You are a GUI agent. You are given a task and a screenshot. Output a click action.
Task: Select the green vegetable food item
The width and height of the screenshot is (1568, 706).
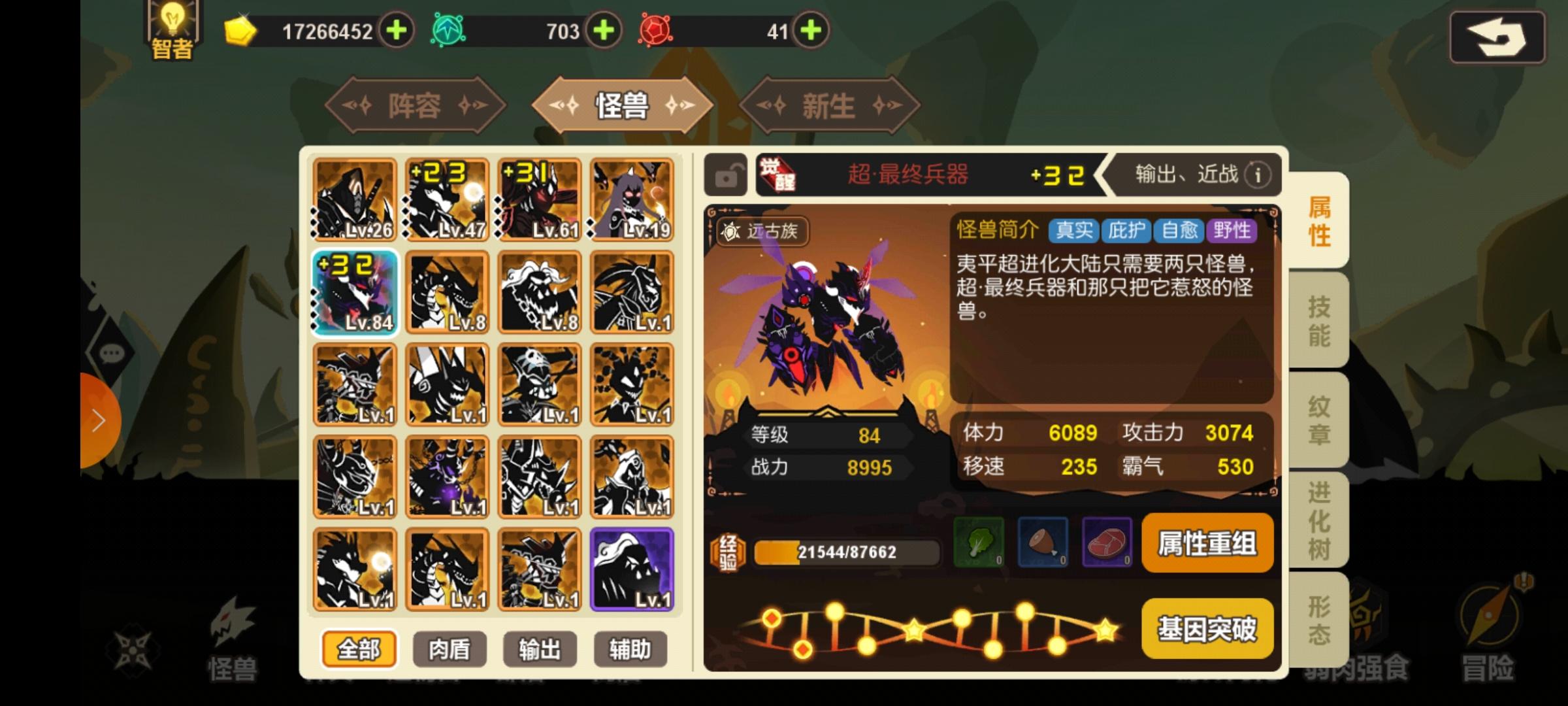point(979,543)
